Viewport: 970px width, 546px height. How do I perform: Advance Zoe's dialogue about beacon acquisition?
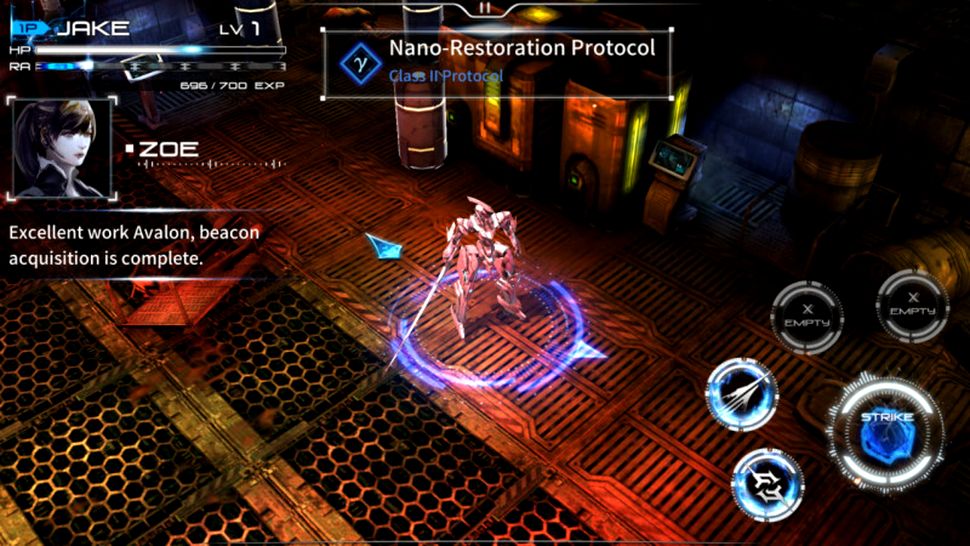pyautogui.click(x=134, y=245)
